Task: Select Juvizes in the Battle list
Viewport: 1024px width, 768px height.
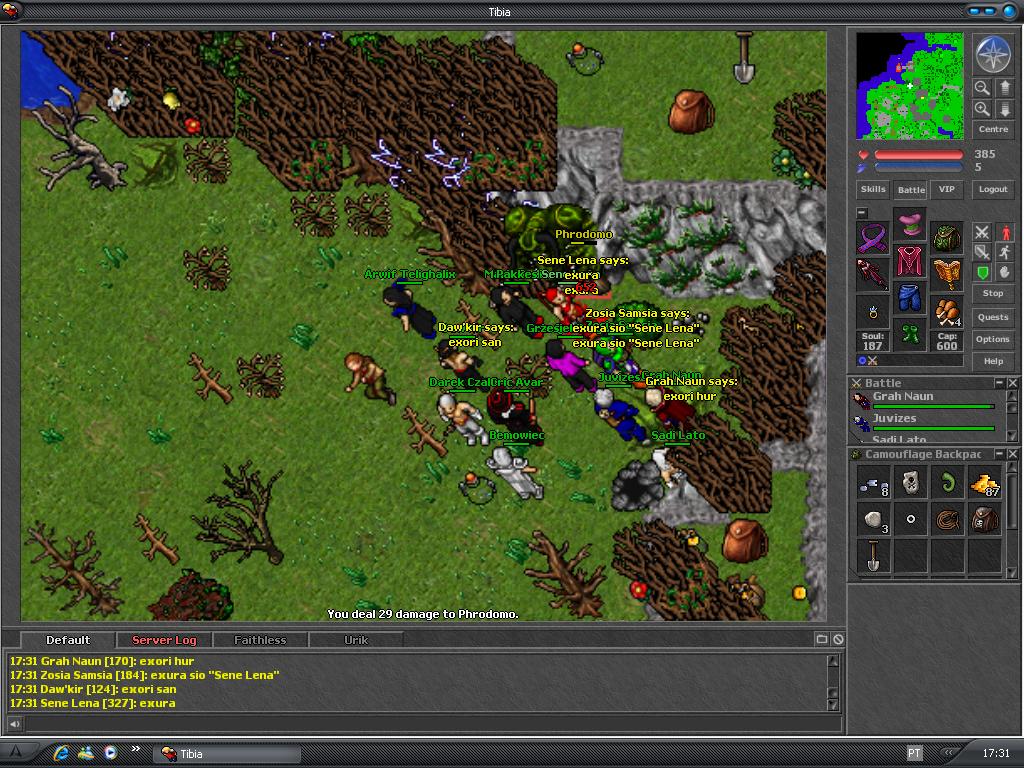Action: pos(895,419)
